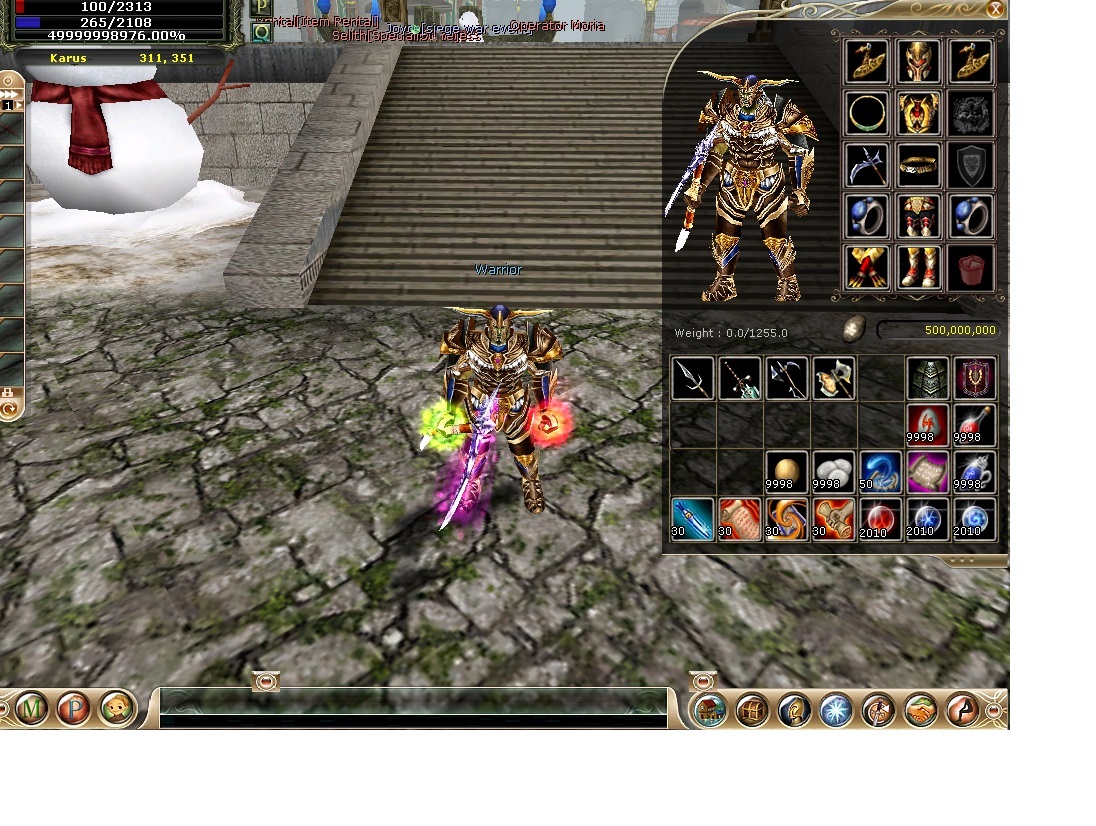Screen dimensions: 1096x826
Task: Open the treasure chest icon in bottom bar
Action: [x=752, y=710]
